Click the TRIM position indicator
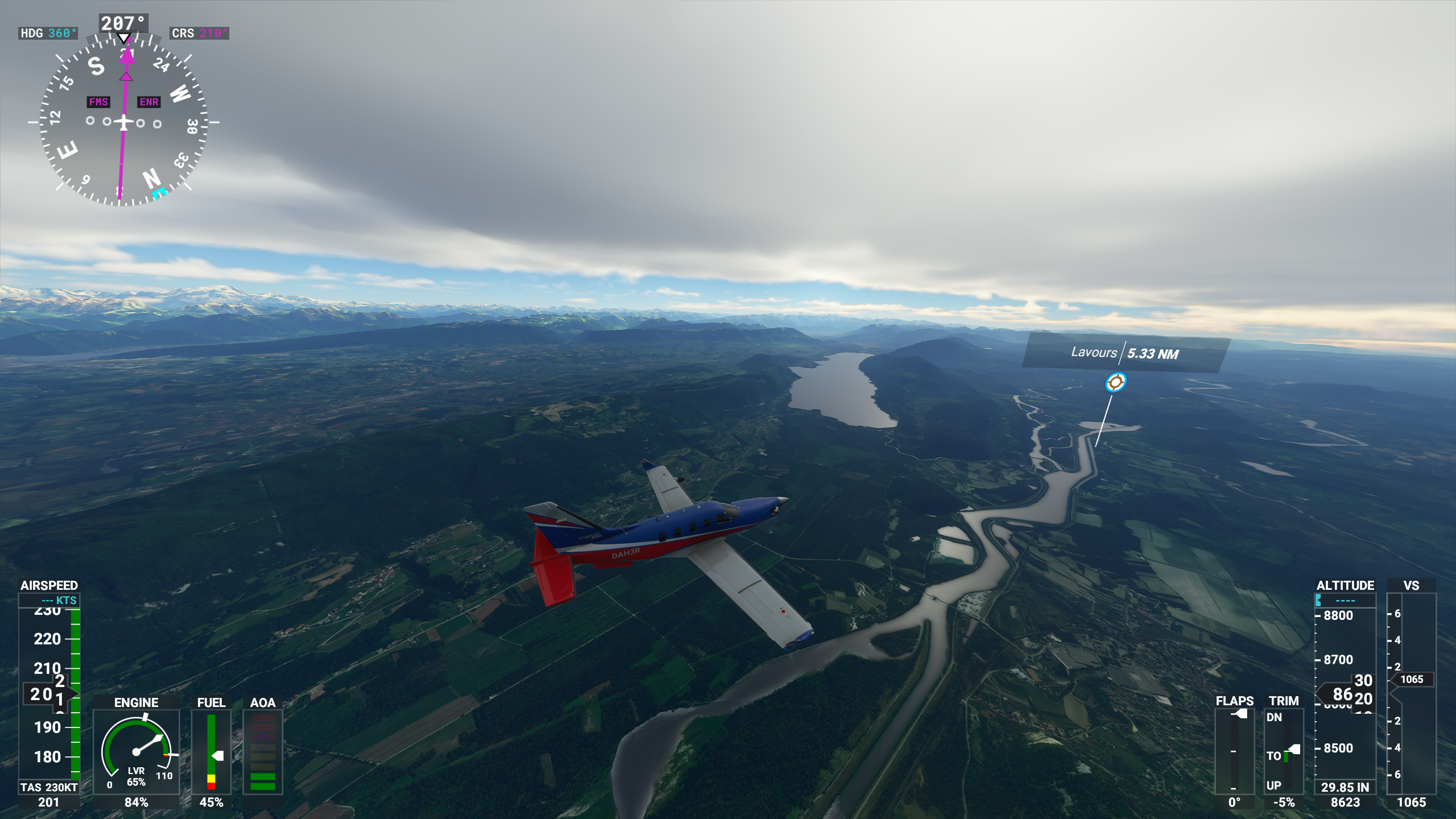1456x819 pixels. tap(1284, 751)
